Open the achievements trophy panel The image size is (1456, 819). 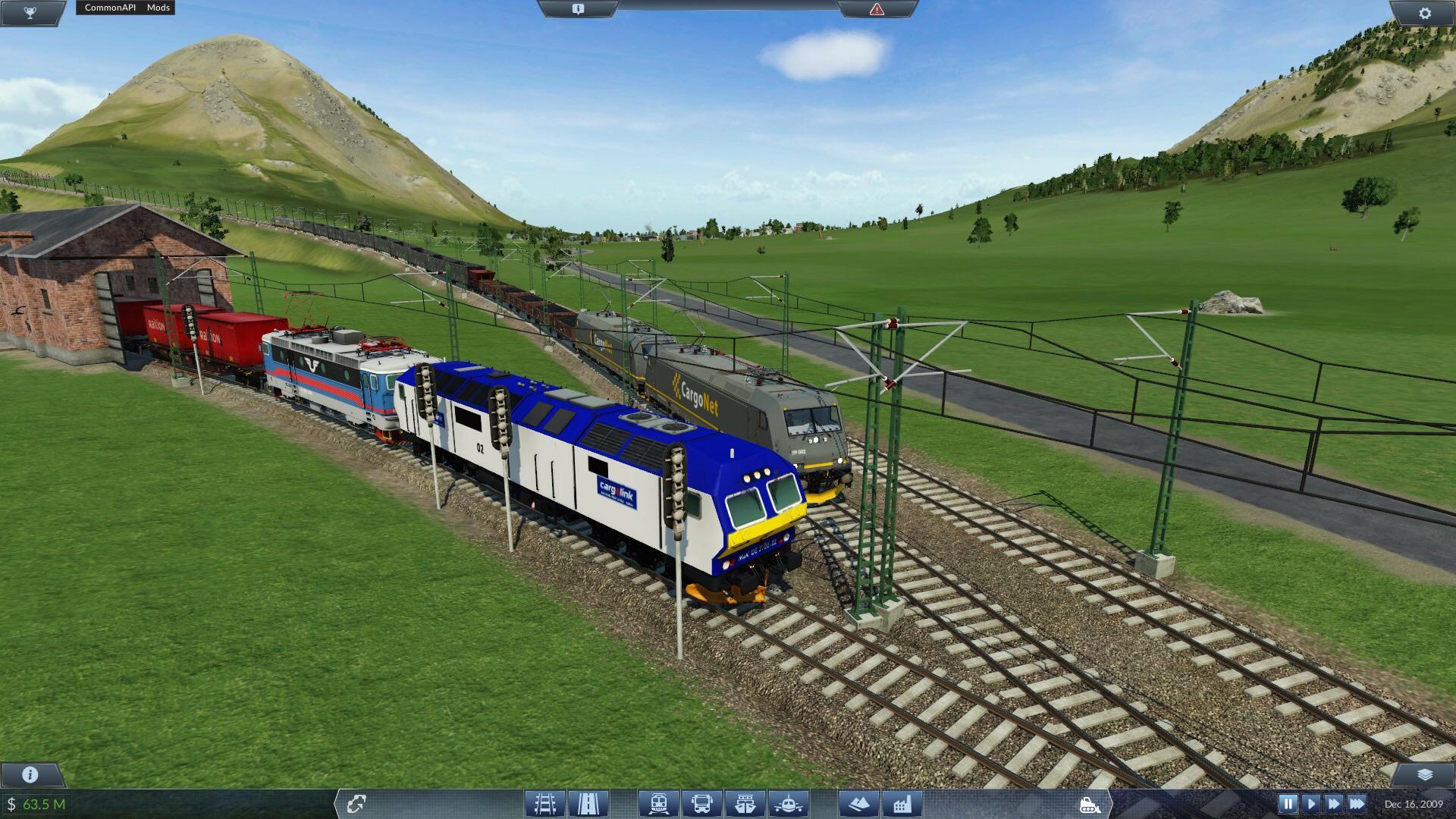[x=30, y=12]
